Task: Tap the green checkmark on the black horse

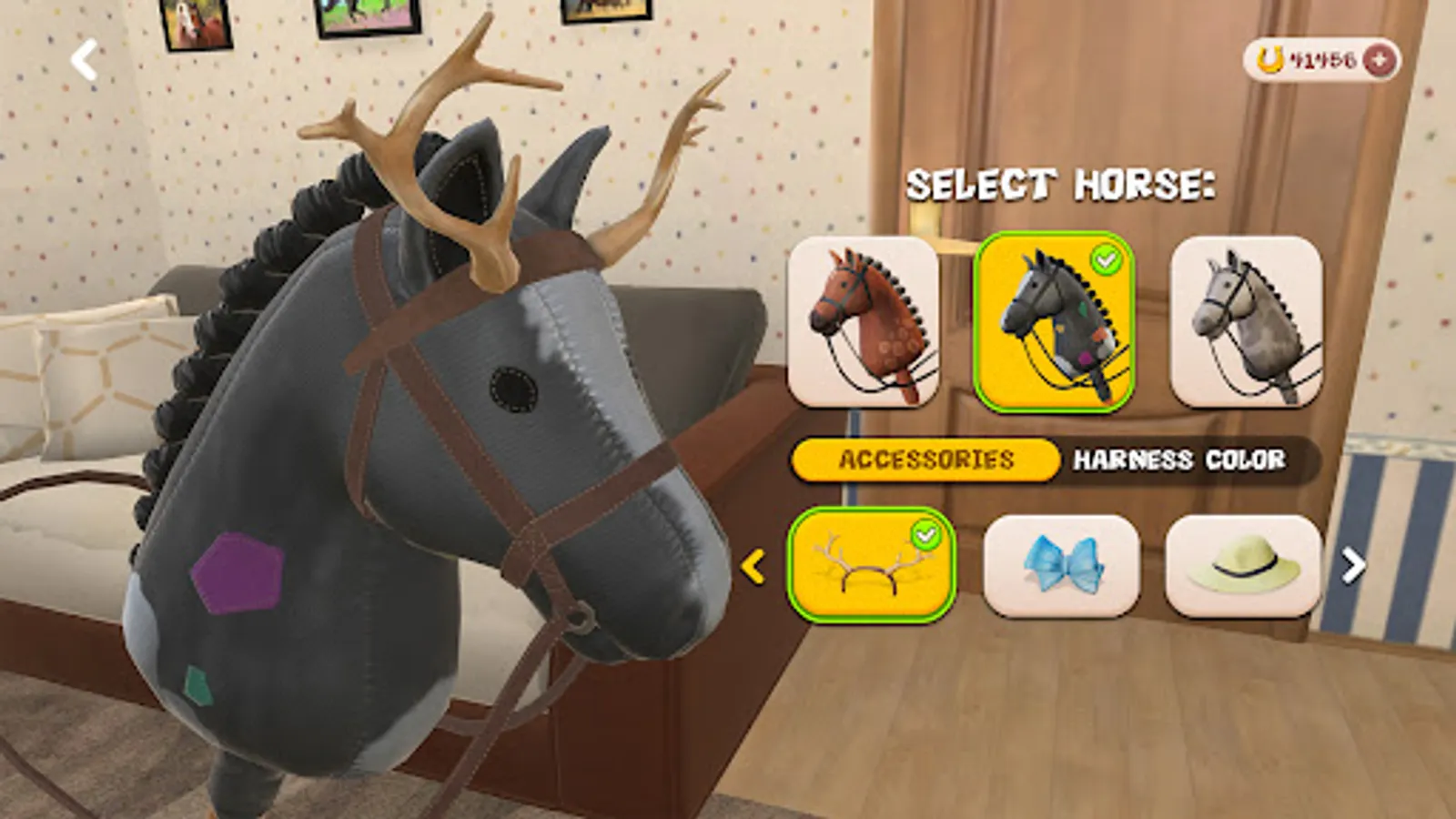Action: click(x=1106, y=257)
